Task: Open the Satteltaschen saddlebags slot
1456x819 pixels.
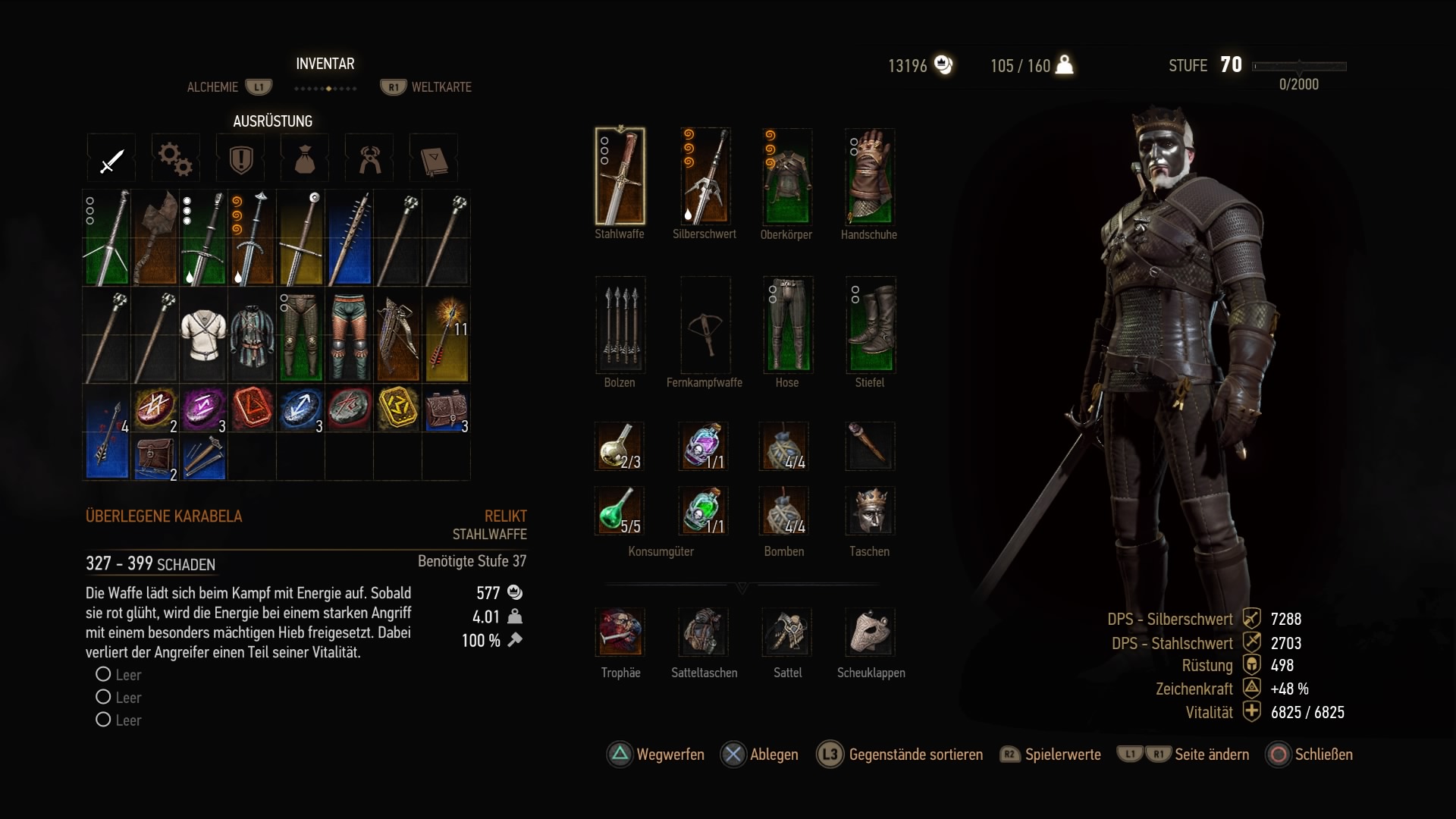Action: (x=704, y=632)
